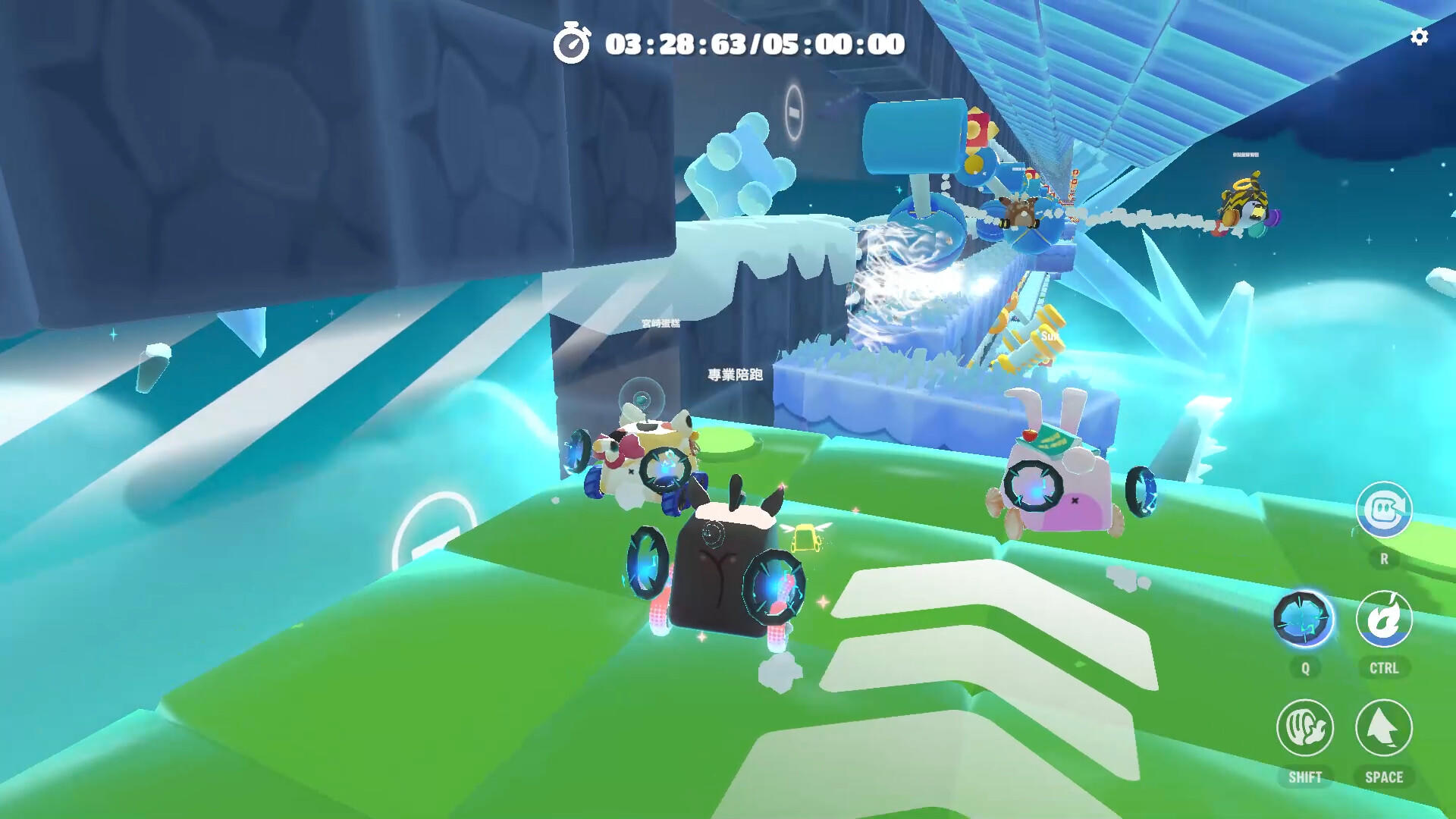This screenshot has height=819, width=1456.
Task: Activate the boost flame skill bound to CTRL
Action: pos(1384,620)
